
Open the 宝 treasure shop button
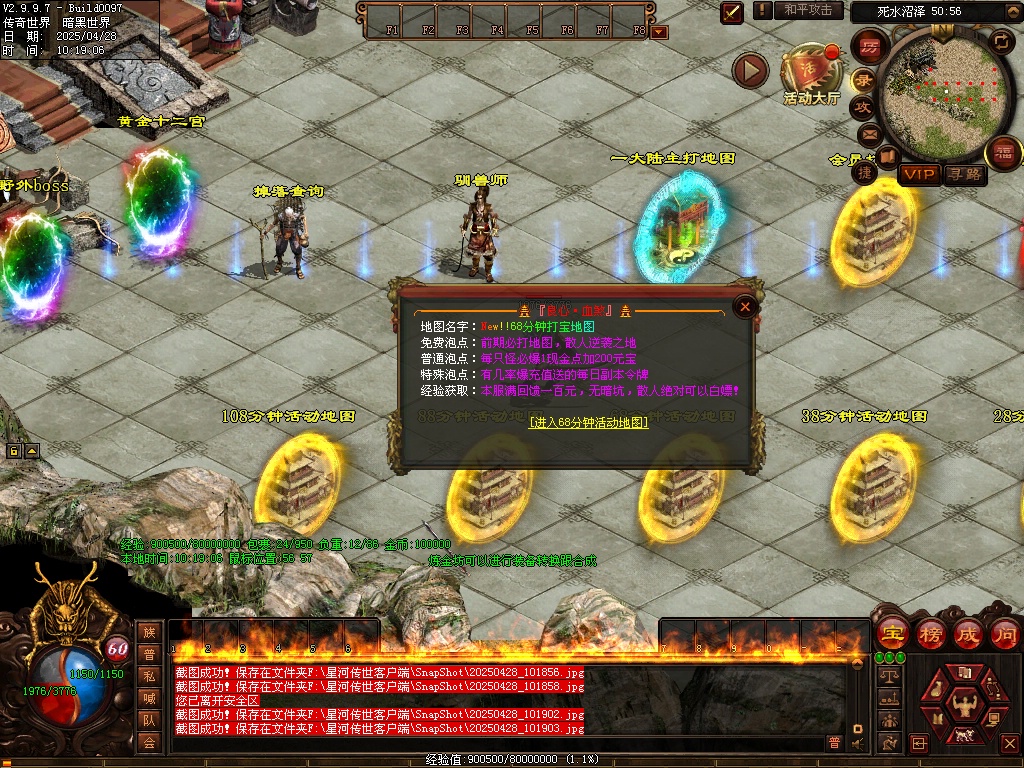[x=891, y=633]
